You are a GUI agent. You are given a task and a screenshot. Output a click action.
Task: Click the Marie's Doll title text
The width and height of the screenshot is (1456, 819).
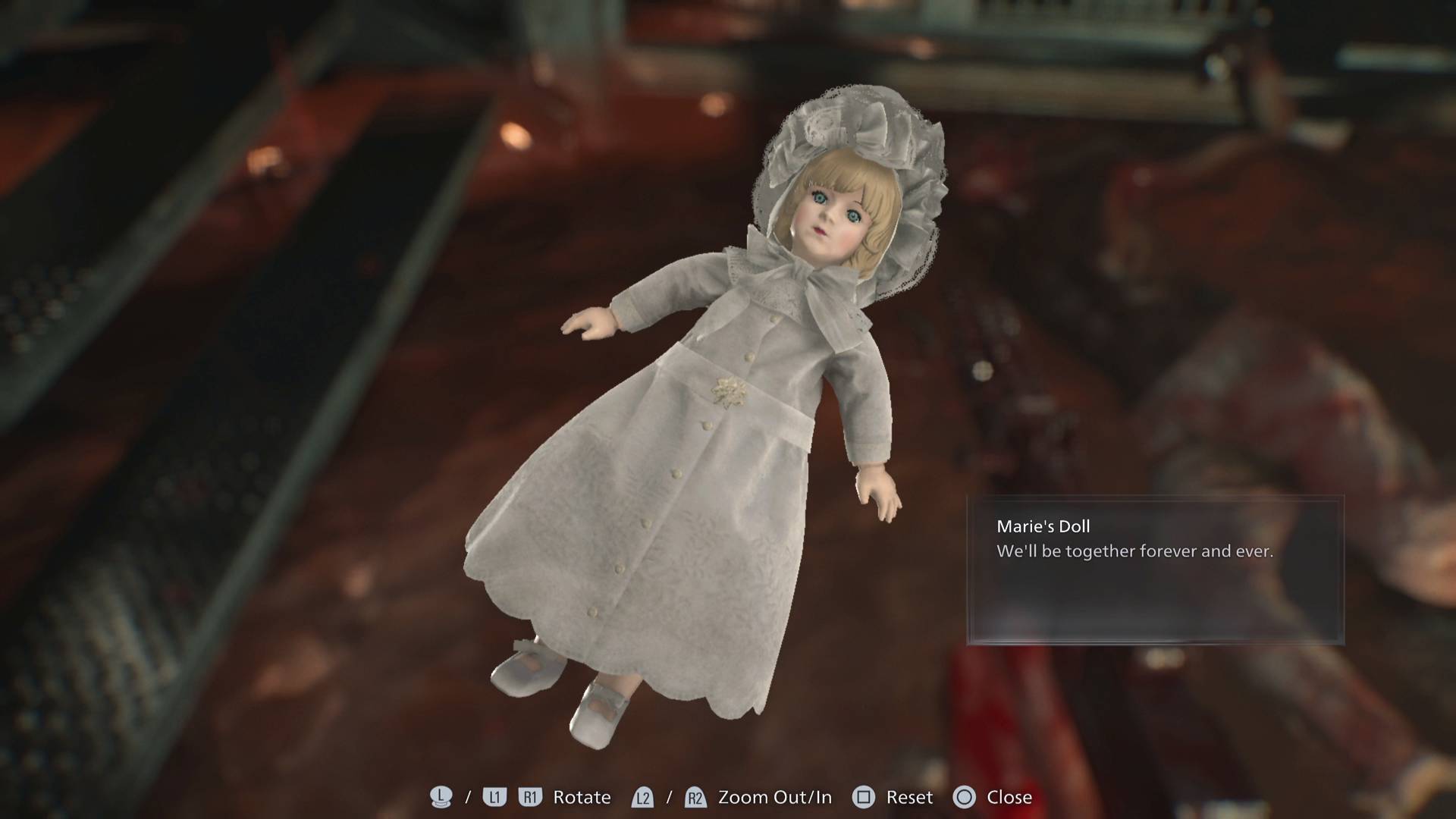[x=1042, y=525]
